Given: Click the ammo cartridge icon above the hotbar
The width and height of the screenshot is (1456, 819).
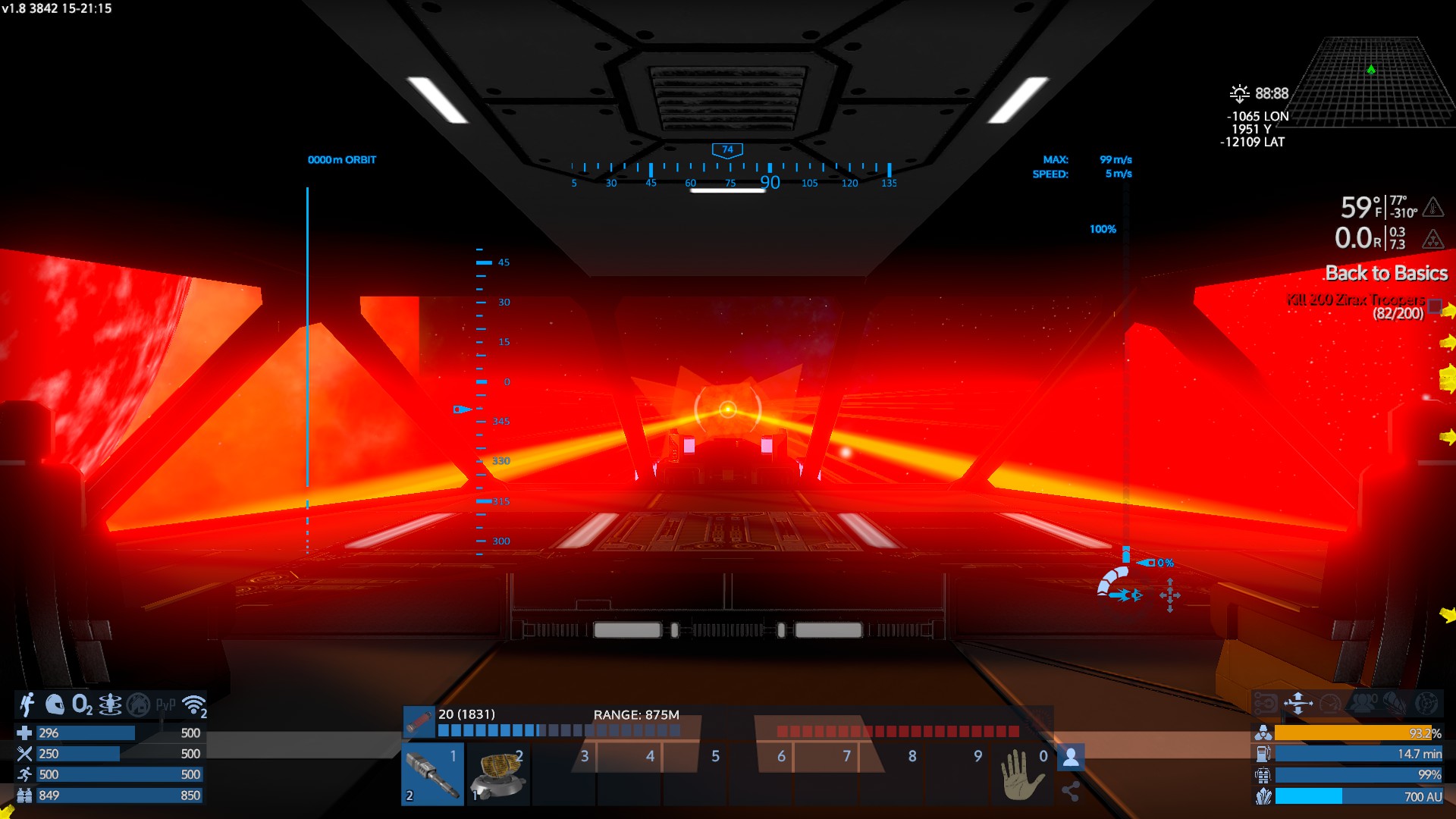Looking at the screenshot, I should (419, 722).
